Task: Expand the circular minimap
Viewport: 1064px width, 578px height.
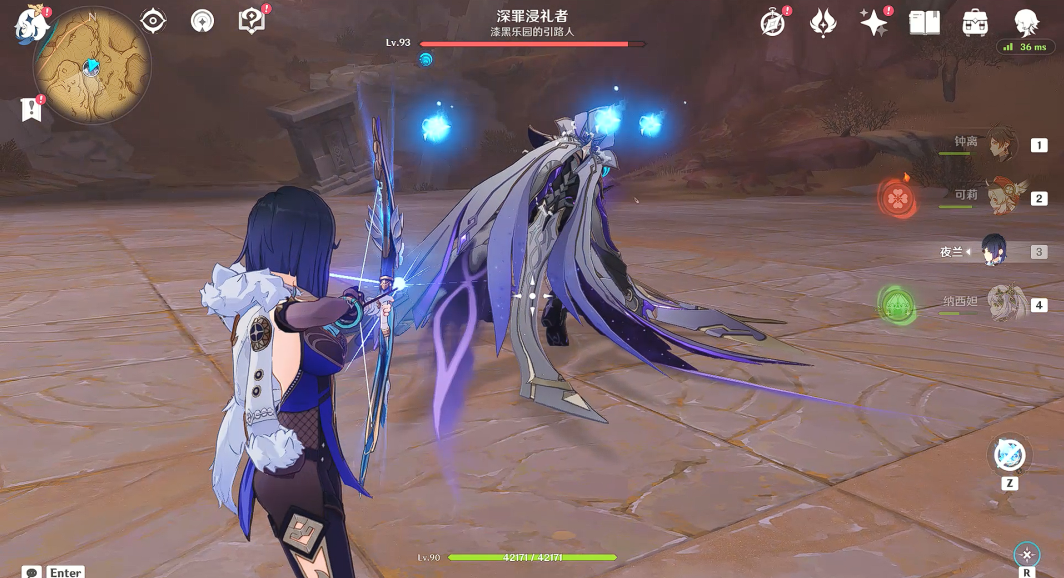Action: pos(91,66)
